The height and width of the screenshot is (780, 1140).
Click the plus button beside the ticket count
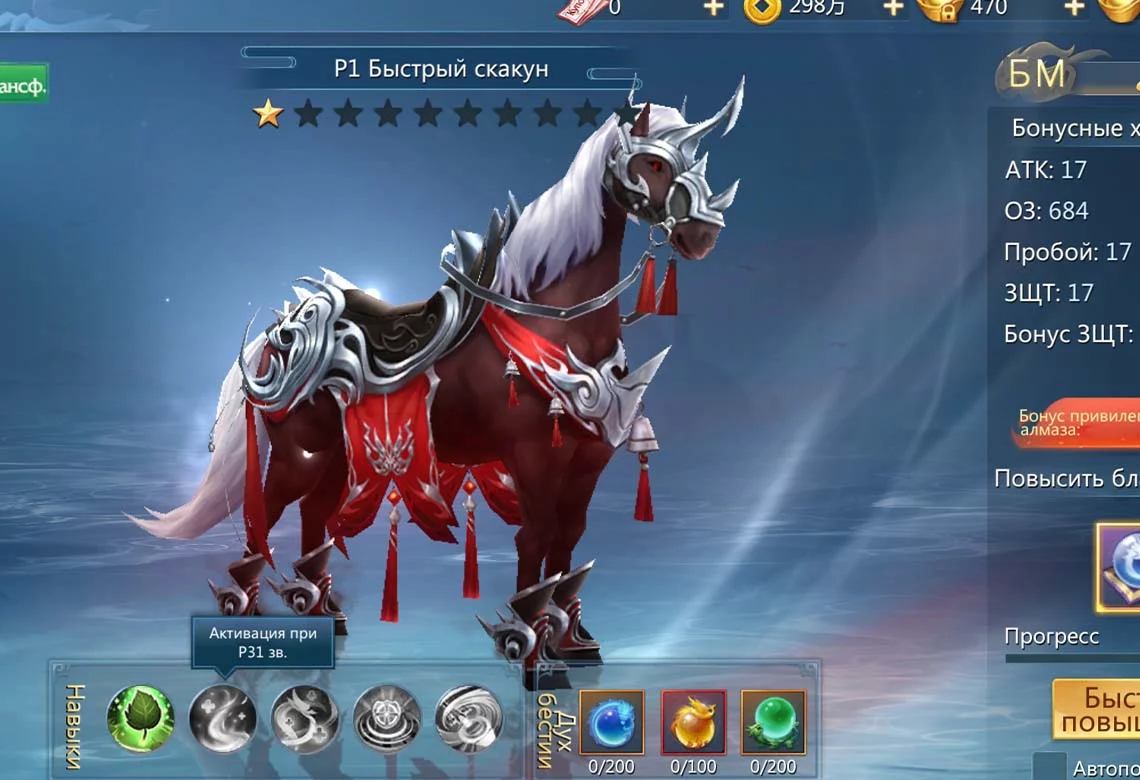[713, 8]
